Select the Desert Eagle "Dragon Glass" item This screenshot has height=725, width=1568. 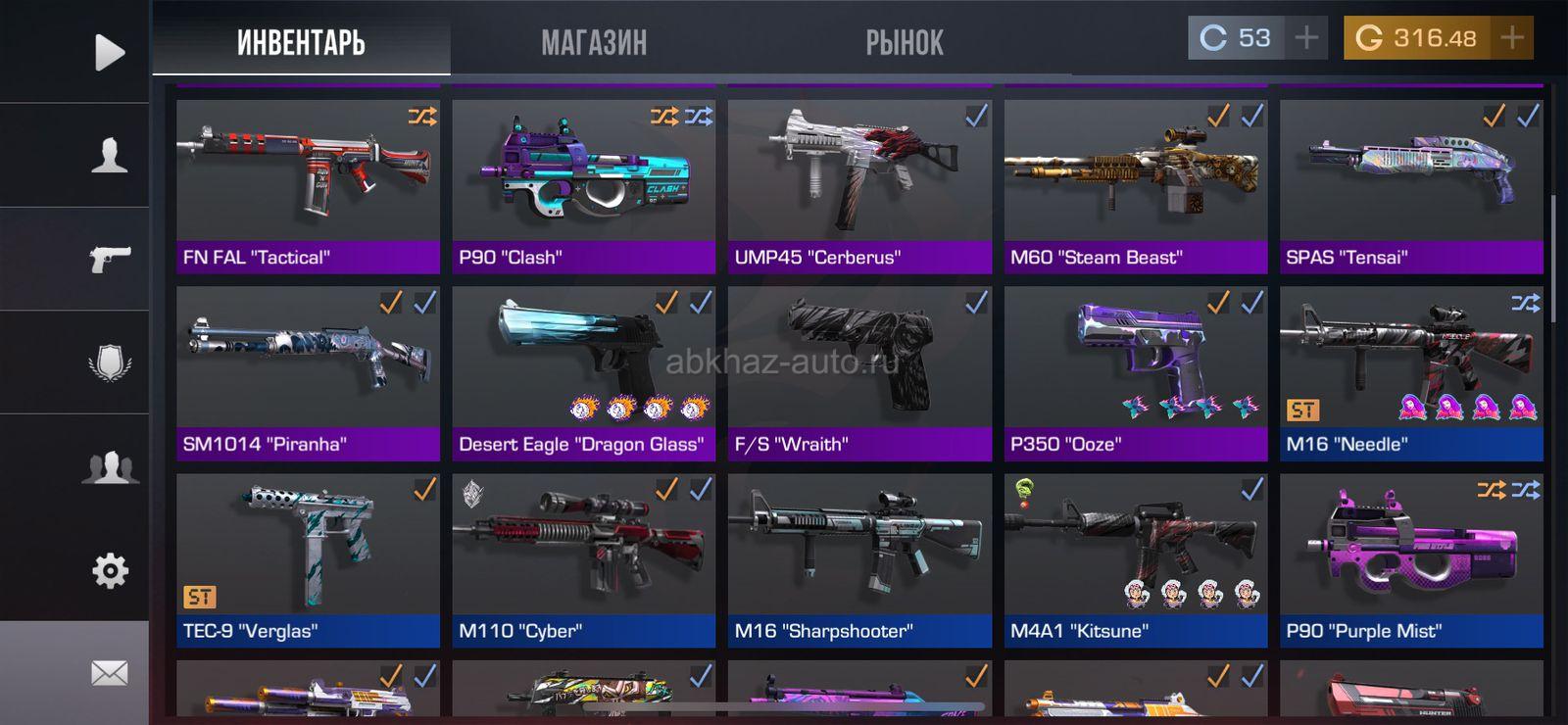[583, 373]
